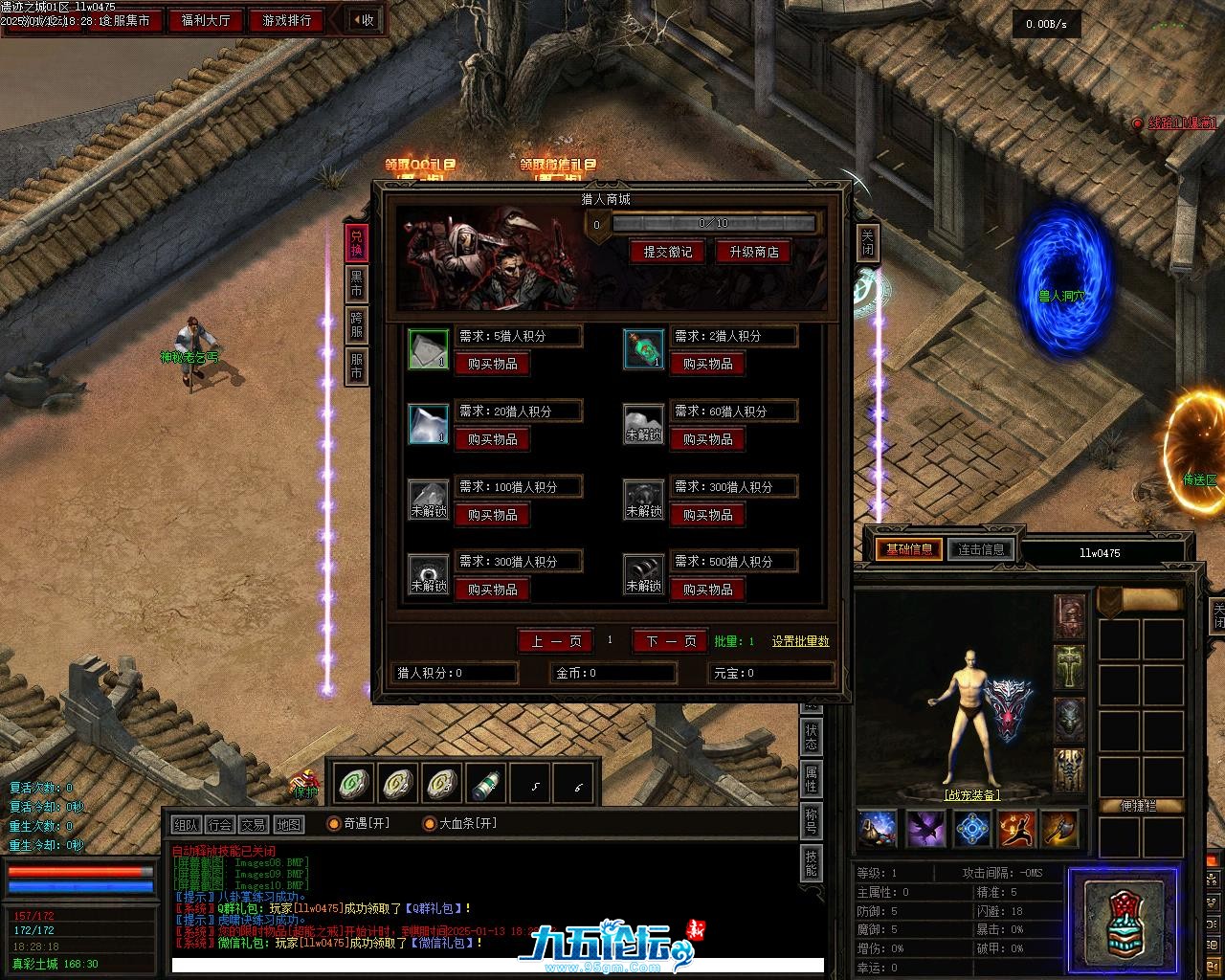Open the 属性 attributes side tab
This screenshot has width=1225, height=980.
pos(811,779)
